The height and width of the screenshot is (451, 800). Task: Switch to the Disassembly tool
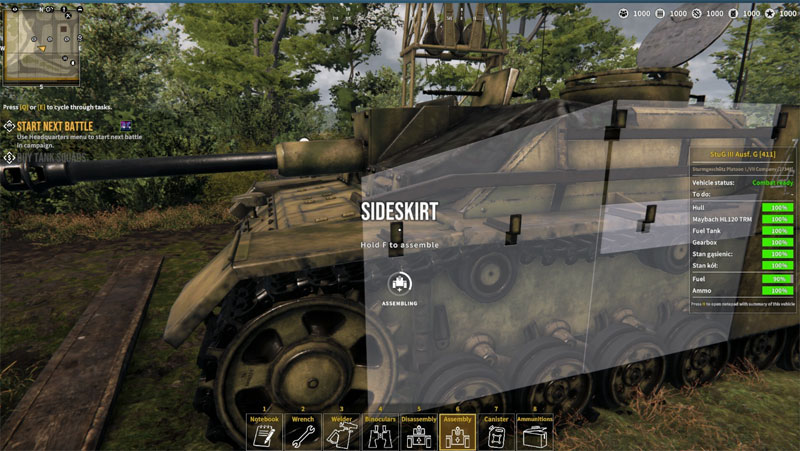[419, 432]
